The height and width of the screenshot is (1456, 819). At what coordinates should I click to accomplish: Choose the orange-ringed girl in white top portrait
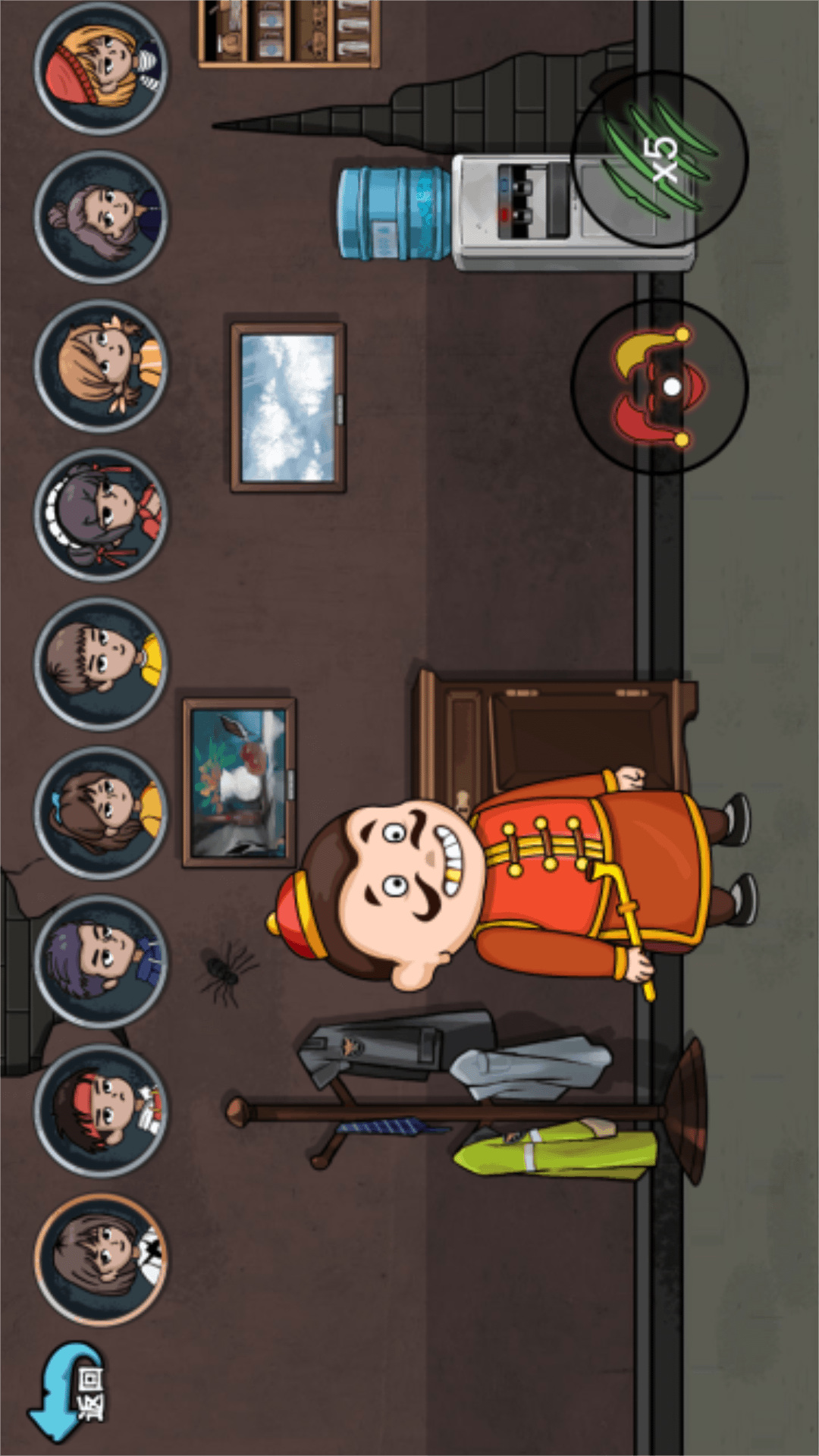point(101,1259)
